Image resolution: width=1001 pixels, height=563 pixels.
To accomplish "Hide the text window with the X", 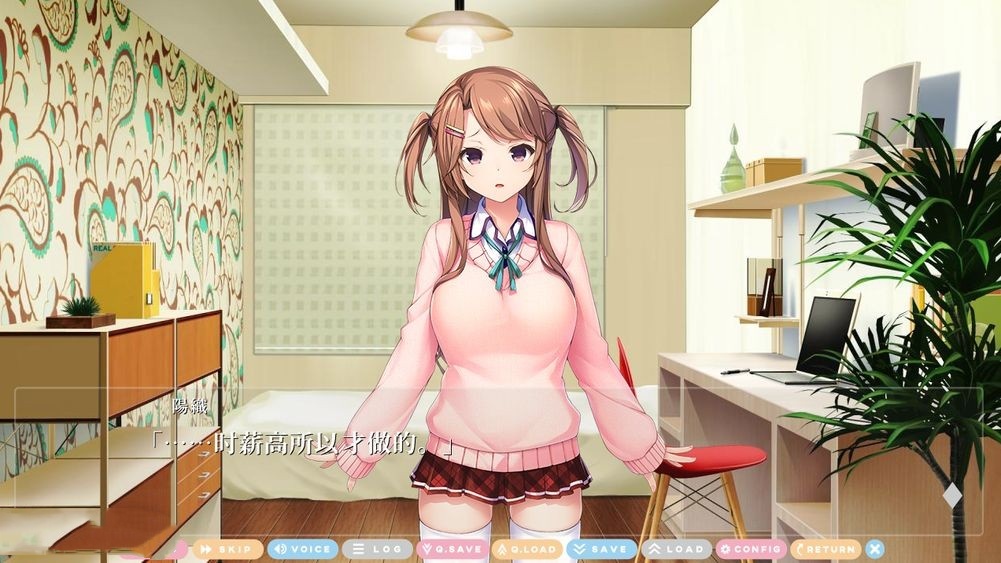I will (x=875, y=549).
